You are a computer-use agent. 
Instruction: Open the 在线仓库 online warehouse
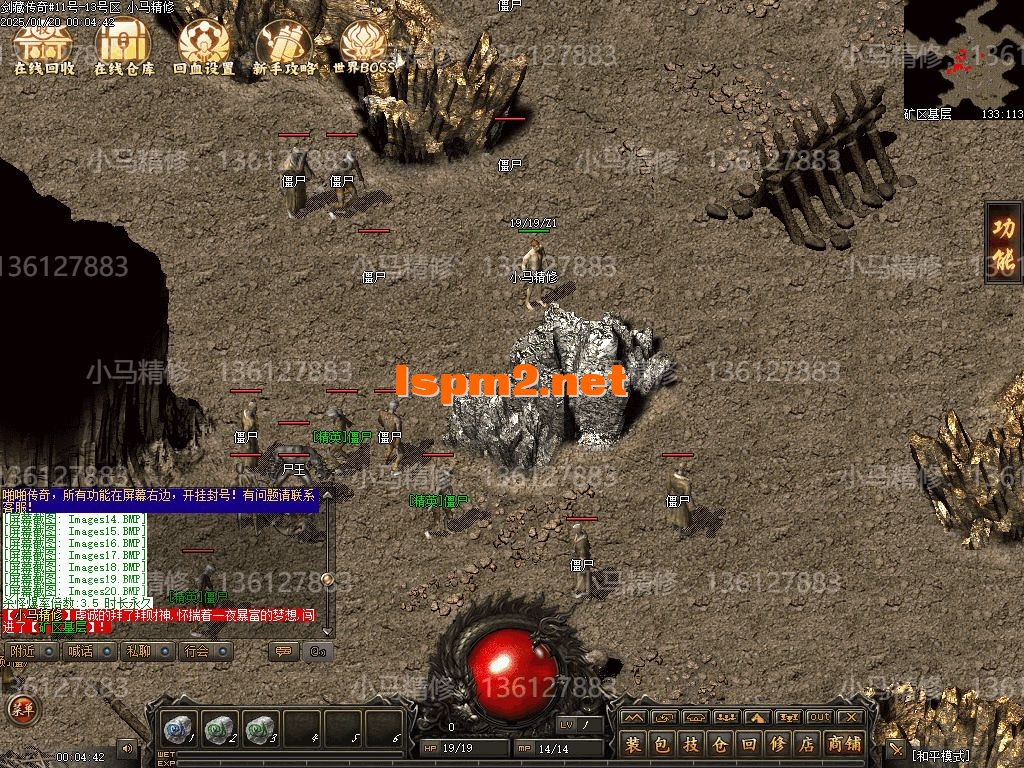(124, 46)
